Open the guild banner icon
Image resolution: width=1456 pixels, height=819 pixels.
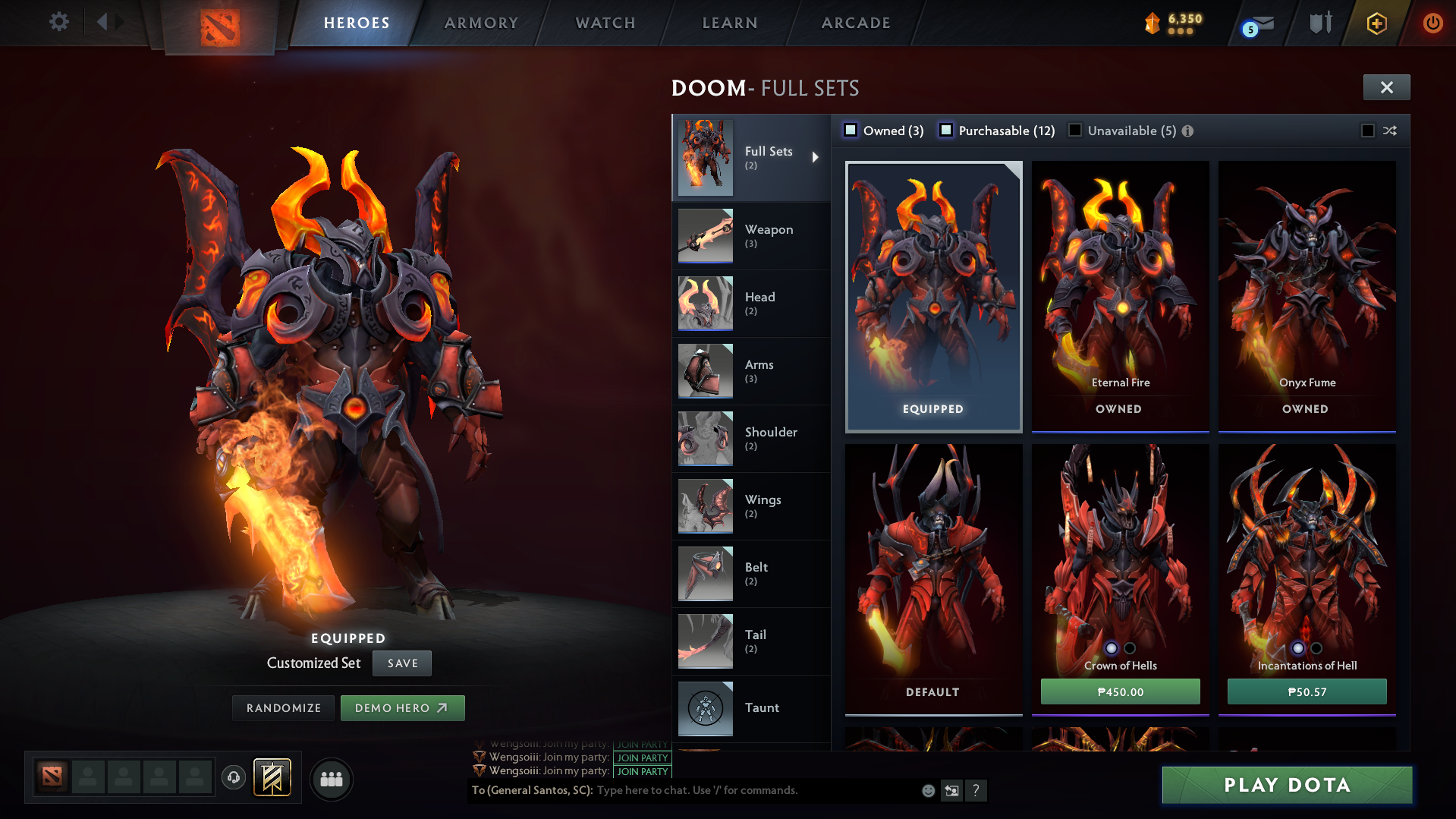click(272, 777)
